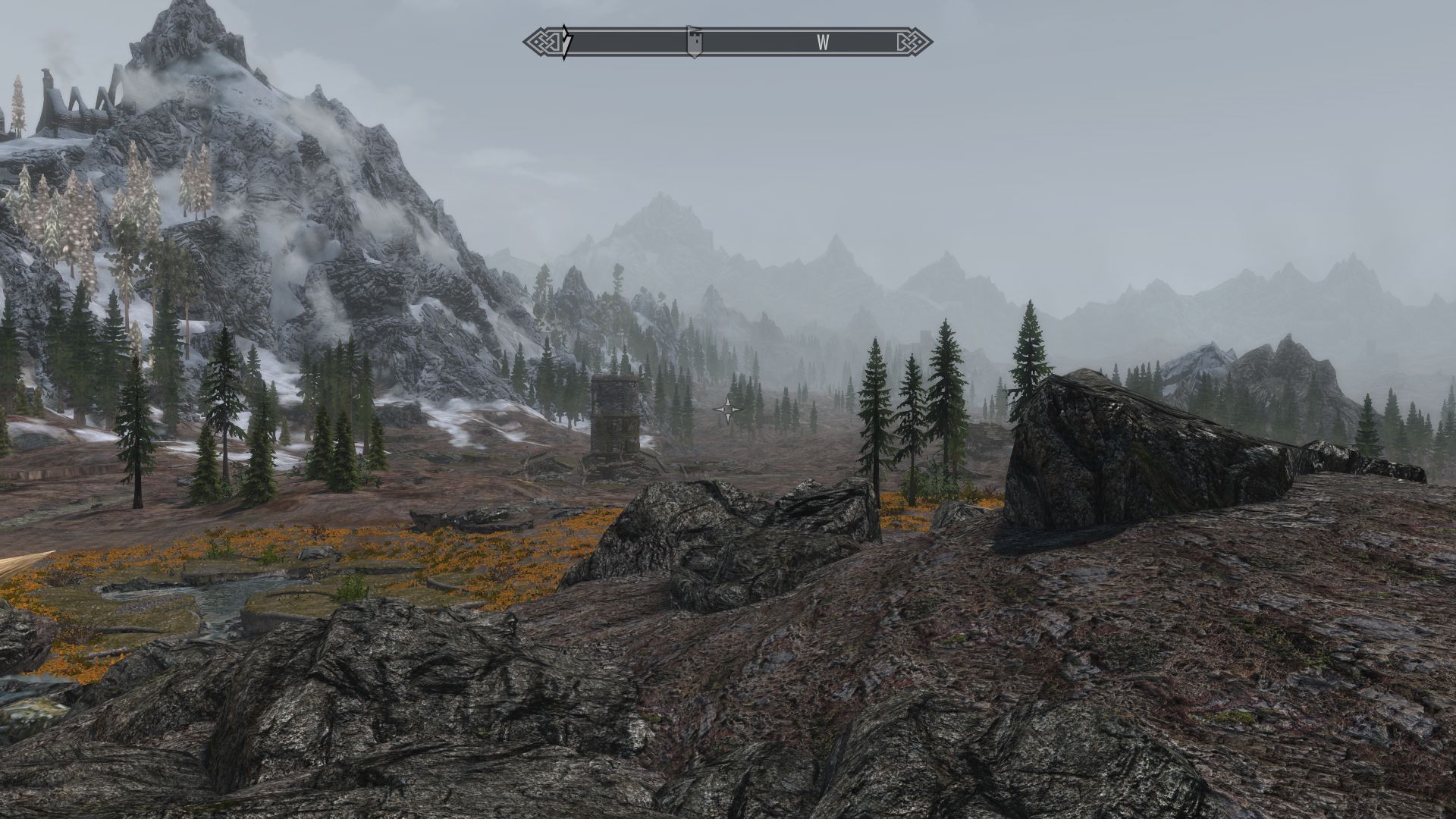Click the left knotwork end cap of the compass
This screenshot has height=819, width=1456.
[x=541, y=42]
